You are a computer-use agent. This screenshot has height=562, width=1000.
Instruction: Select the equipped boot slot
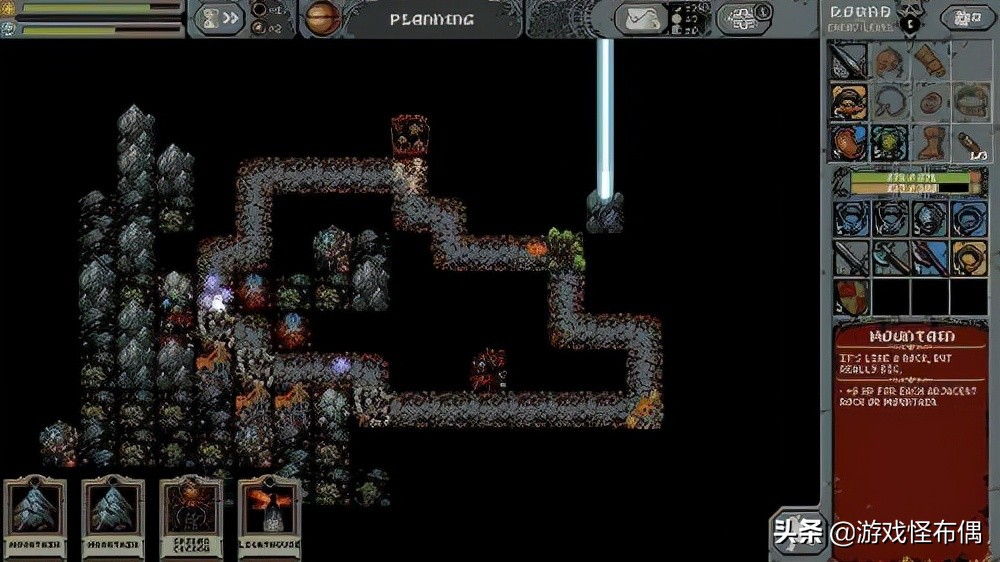(x=929, y=143)
